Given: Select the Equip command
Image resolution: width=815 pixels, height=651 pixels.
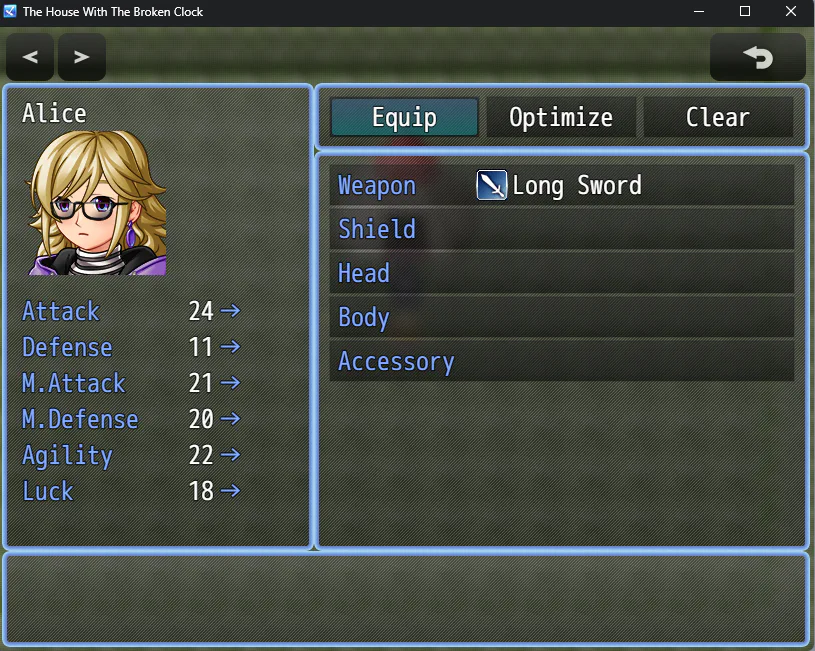Looking at the screenshot, I should 404,117.
